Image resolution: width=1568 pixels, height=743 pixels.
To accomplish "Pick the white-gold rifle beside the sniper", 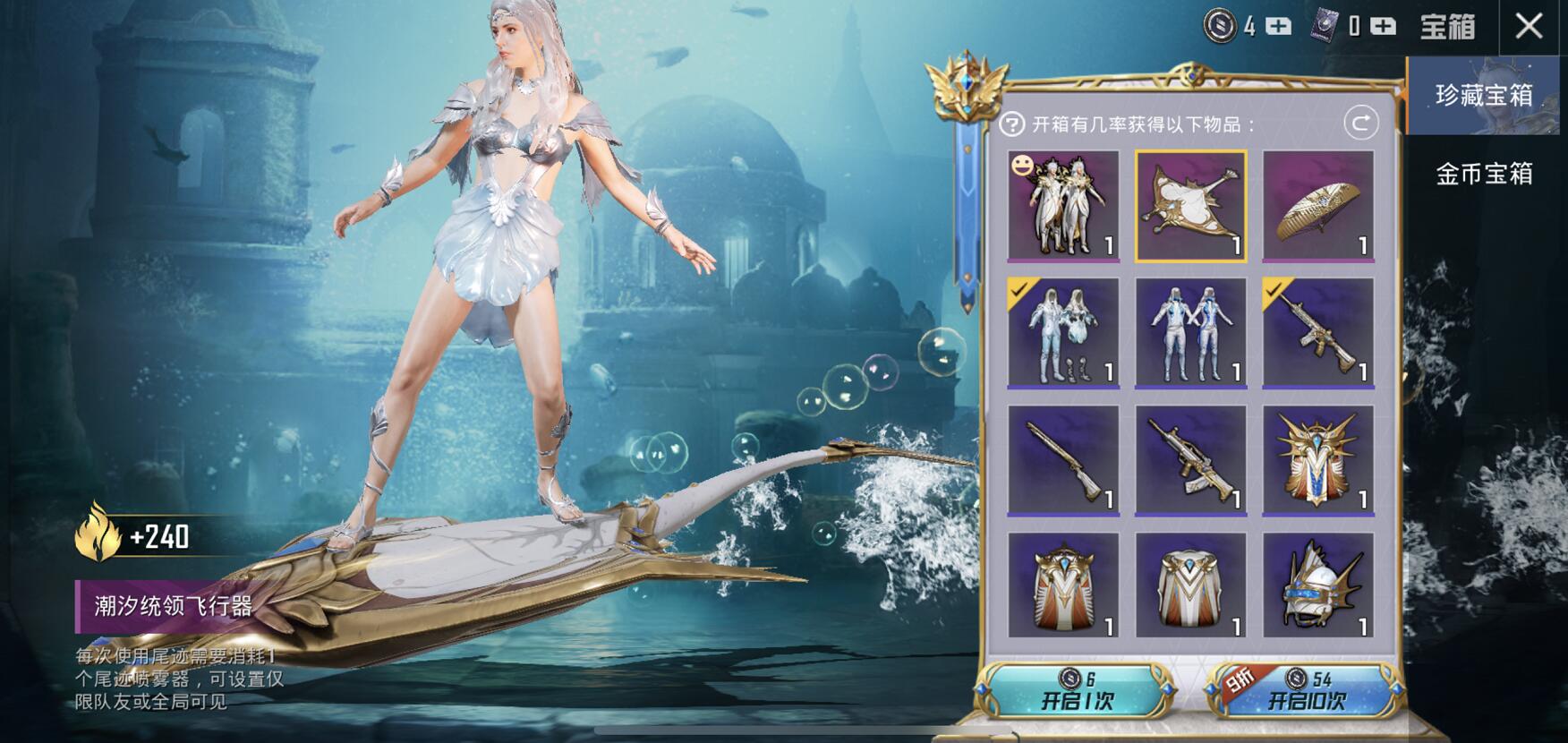I will click(x=1190, y=461).
